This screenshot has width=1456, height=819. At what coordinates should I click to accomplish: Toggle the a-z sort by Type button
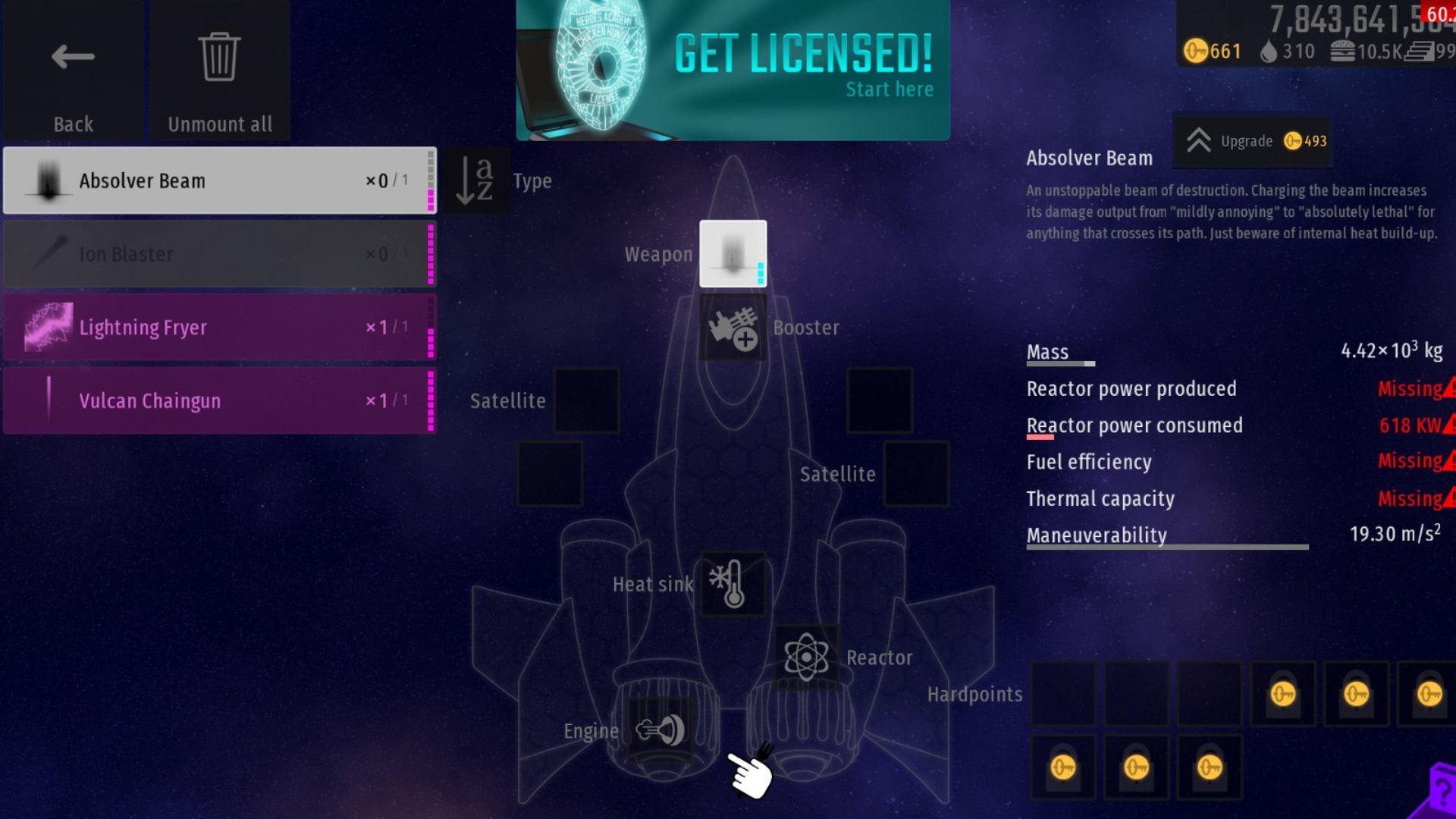[x=476, y=180]
